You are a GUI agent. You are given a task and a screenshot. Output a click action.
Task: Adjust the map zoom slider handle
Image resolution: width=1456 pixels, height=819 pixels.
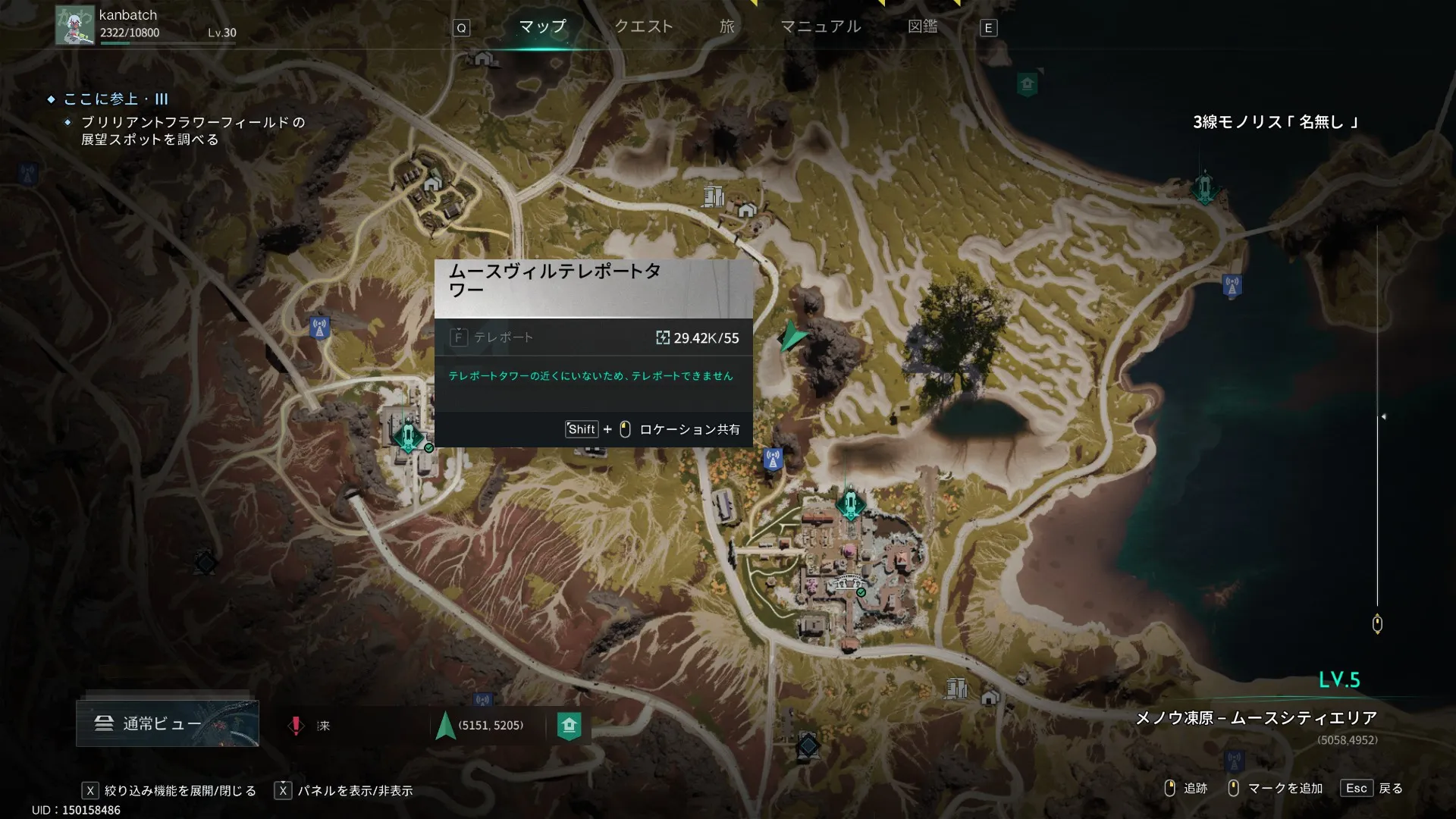point(1377,624)
